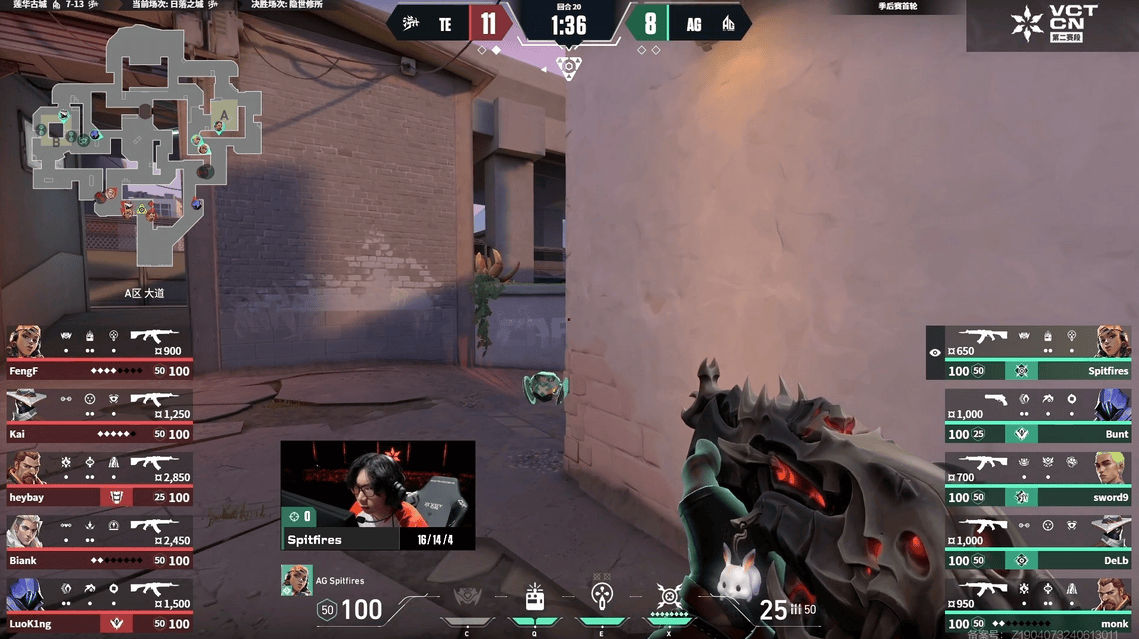The image size is (1139, 639).
Task: Spectate Bunt from the green team list
Action: pyautogui.click(x=1037, y=416)
